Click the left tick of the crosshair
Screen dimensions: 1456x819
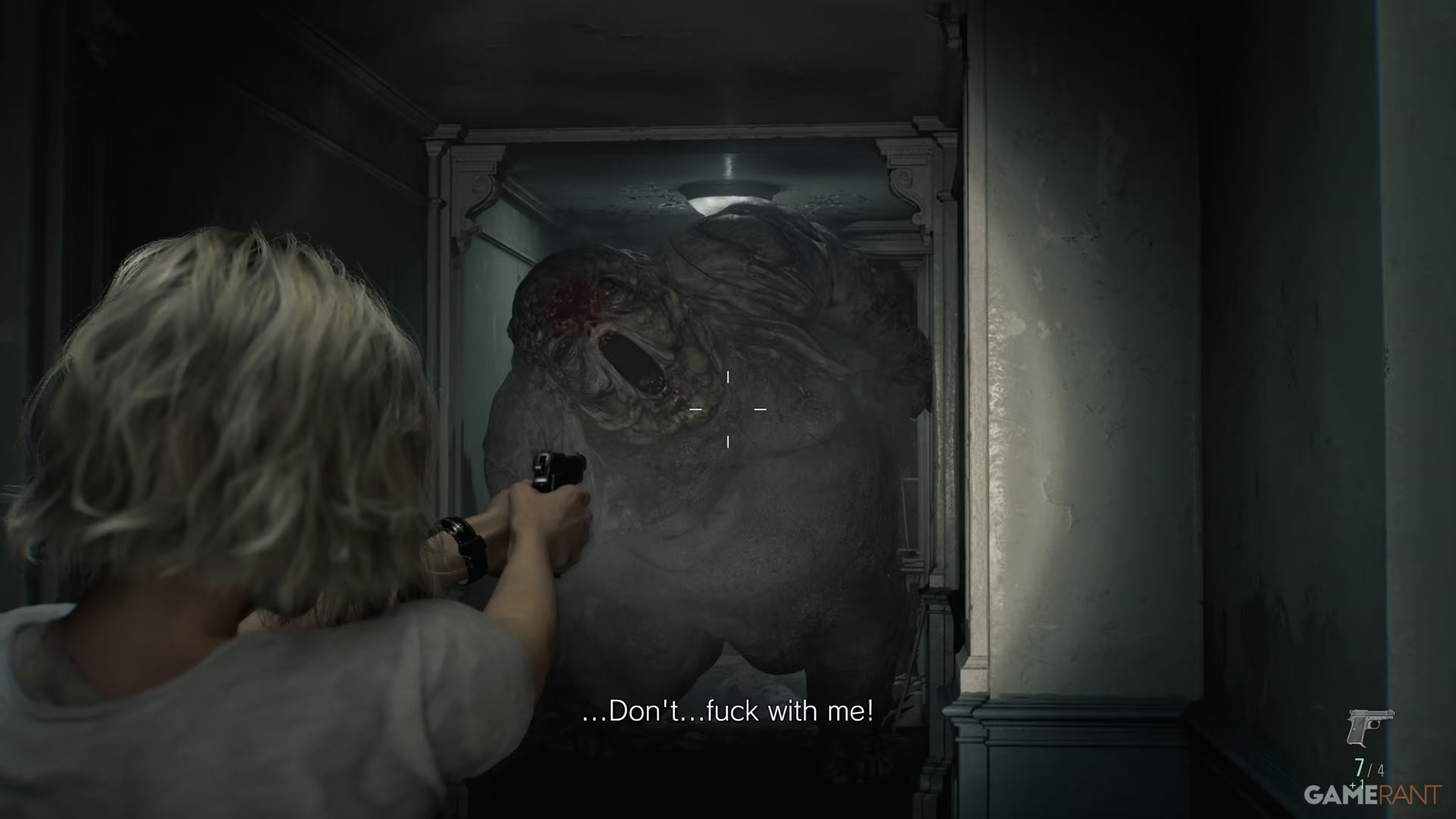coord(696,409)
